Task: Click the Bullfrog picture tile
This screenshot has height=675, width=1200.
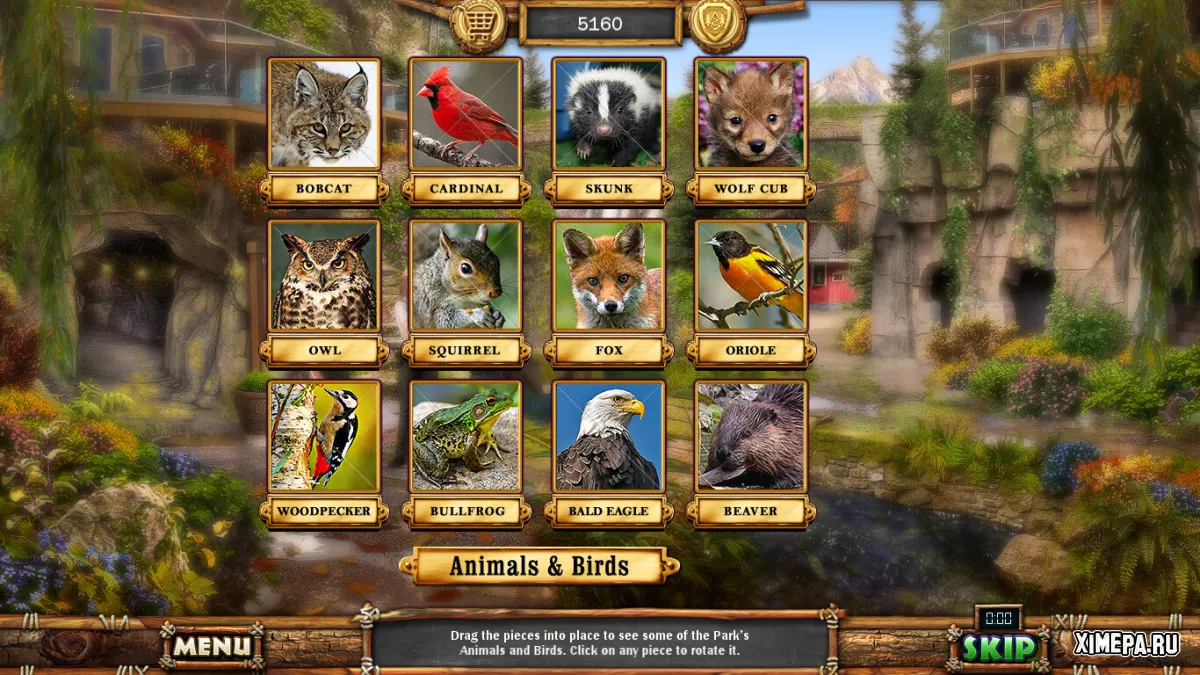Action: [x=466, y=436]
